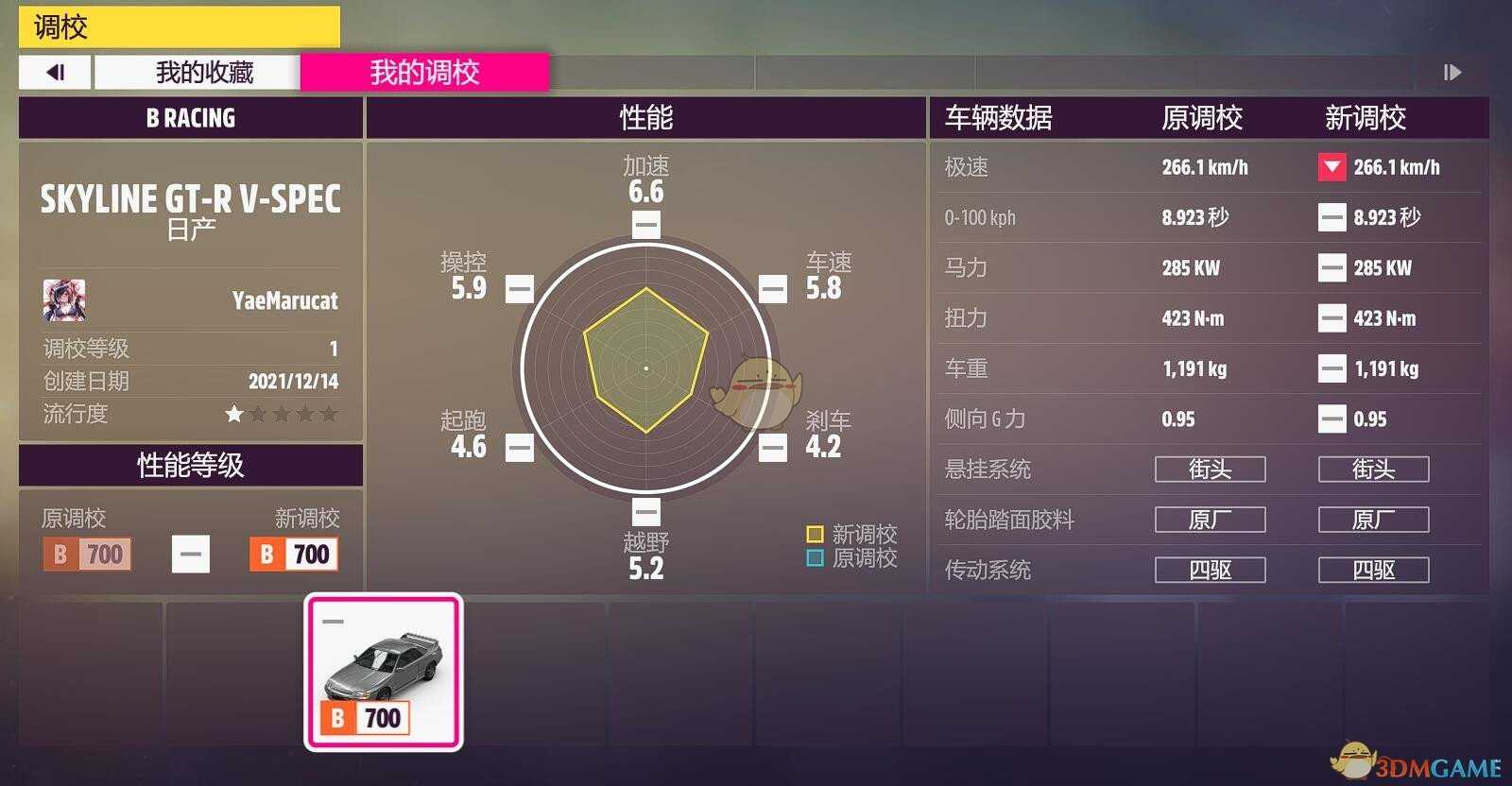Click the 越野 5.2 stat marker
The image size is (1512, 786).
pyautogui.click(x=644, y=511)
